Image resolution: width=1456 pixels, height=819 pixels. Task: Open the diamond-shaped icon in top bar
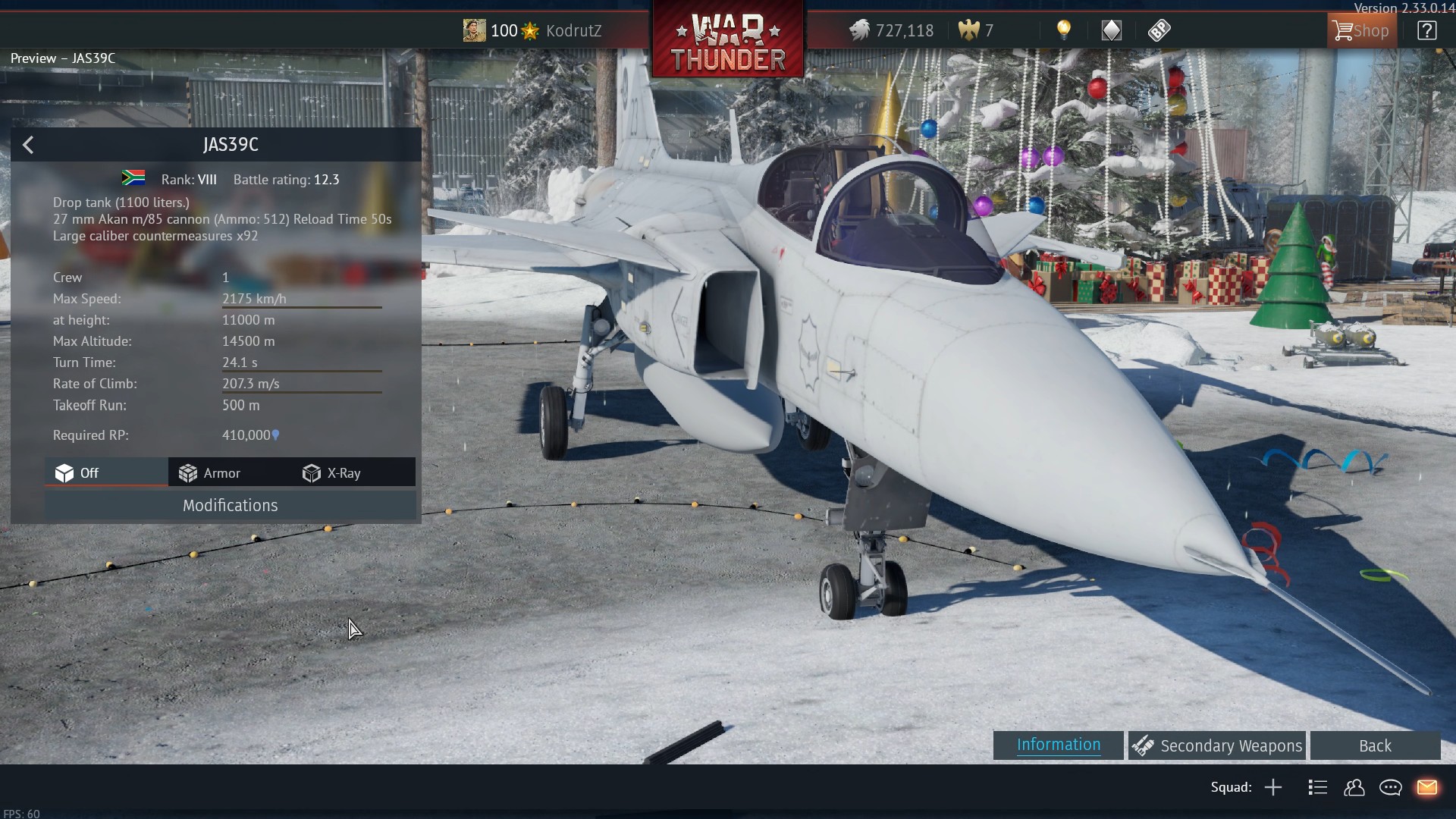point(1111,30)
